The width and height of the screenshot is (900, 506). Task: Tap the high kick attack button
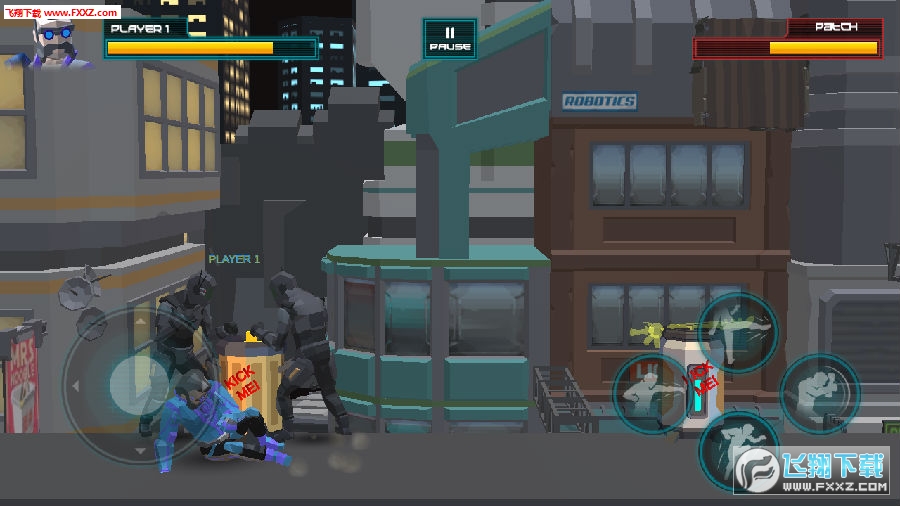[x=738, y=333]
